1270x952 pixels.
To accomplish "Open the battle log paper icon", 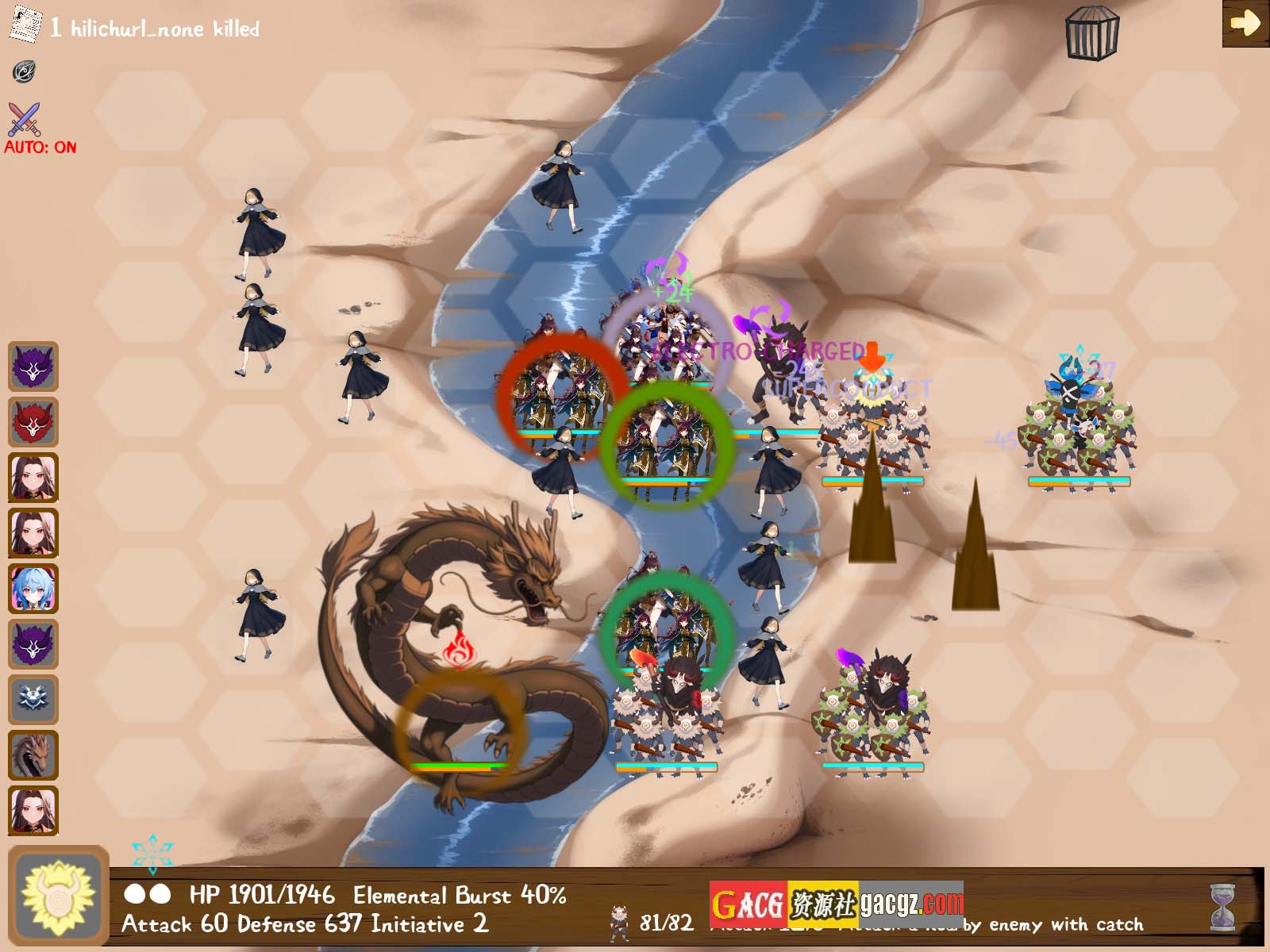I will click(x=25, y=24).
